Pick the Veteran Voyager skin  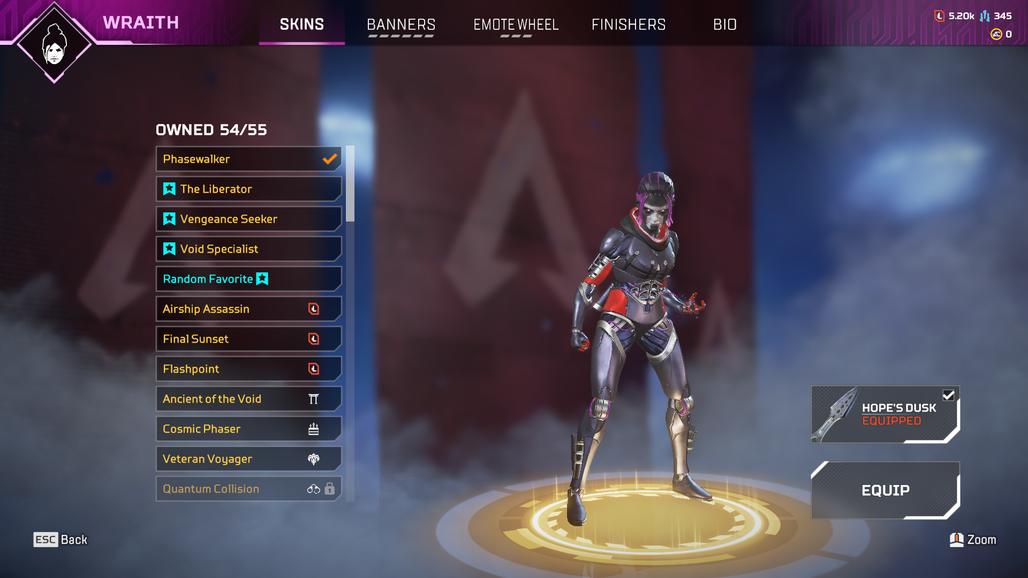(248, 459)
